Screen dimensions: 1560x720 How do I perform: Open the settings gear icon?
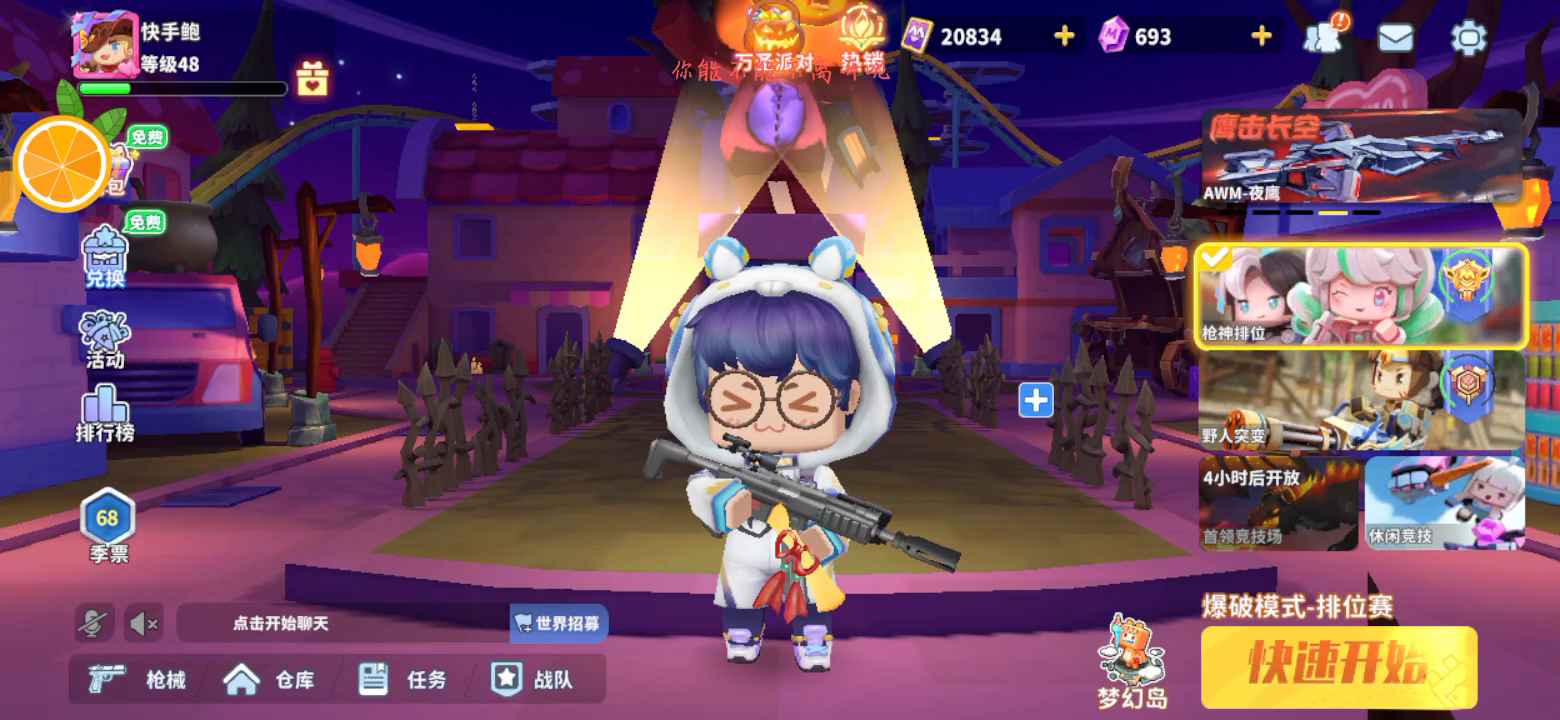point(1468,37)
